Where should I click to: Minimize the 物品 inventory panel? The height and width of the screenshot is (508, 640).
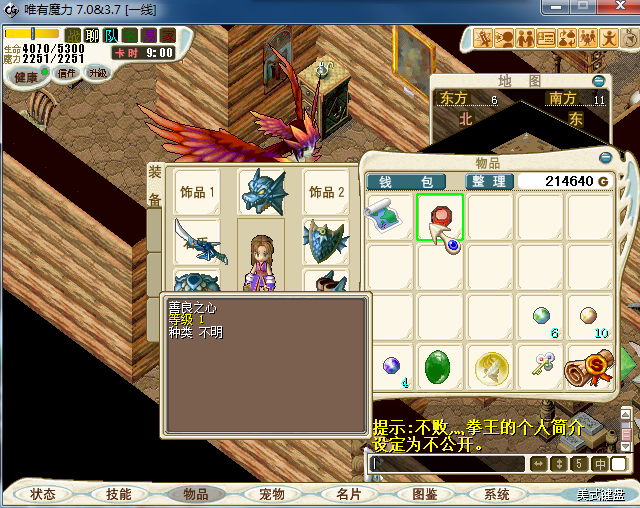point(605,158)
